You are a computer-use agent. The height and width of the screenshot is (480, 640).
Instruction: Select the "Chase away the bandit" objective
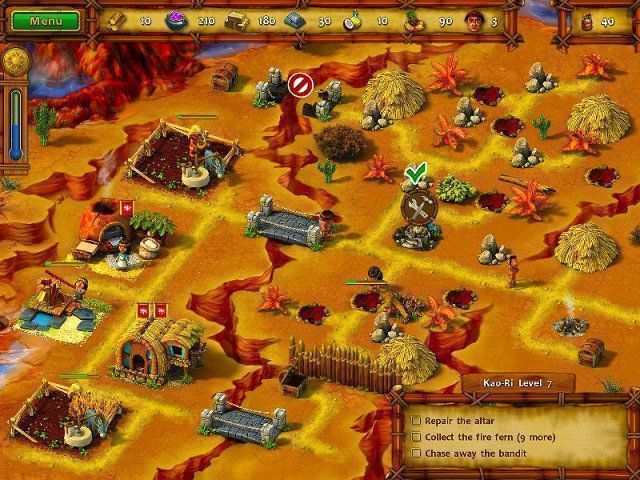[x=478, y=454]
